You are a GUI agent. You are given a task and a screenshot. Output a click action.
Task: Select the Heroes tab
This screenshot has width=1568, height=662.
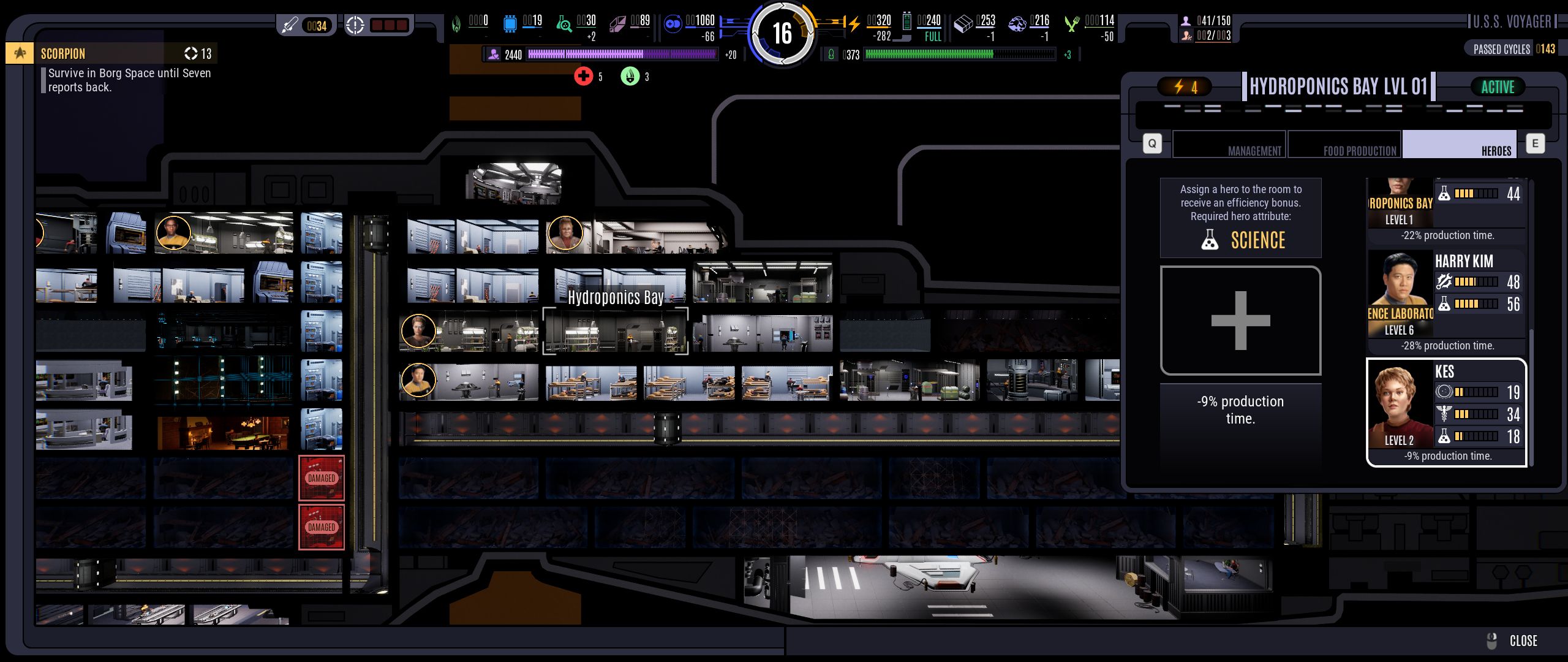pos(1459,145)
